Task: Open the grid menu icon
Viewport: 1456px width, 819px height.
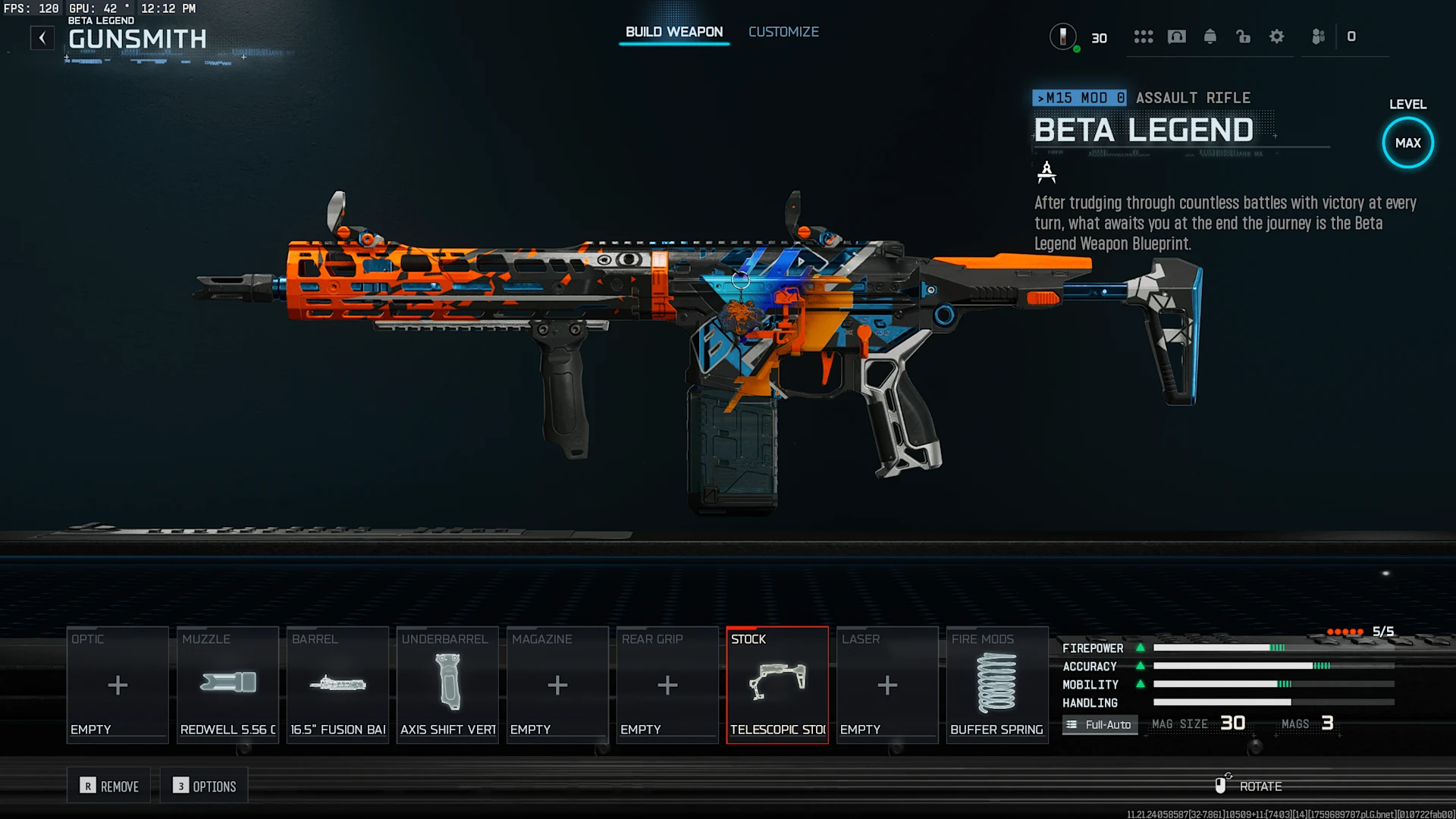Action: (1144, 36)
